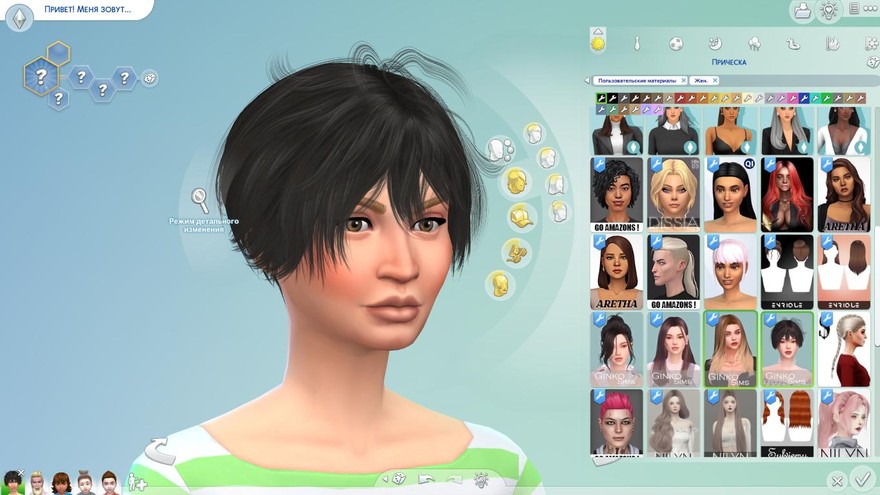The image size is (880, 495).
Task: Randomize traits with the dice icon
Action: tap(150, 77)
